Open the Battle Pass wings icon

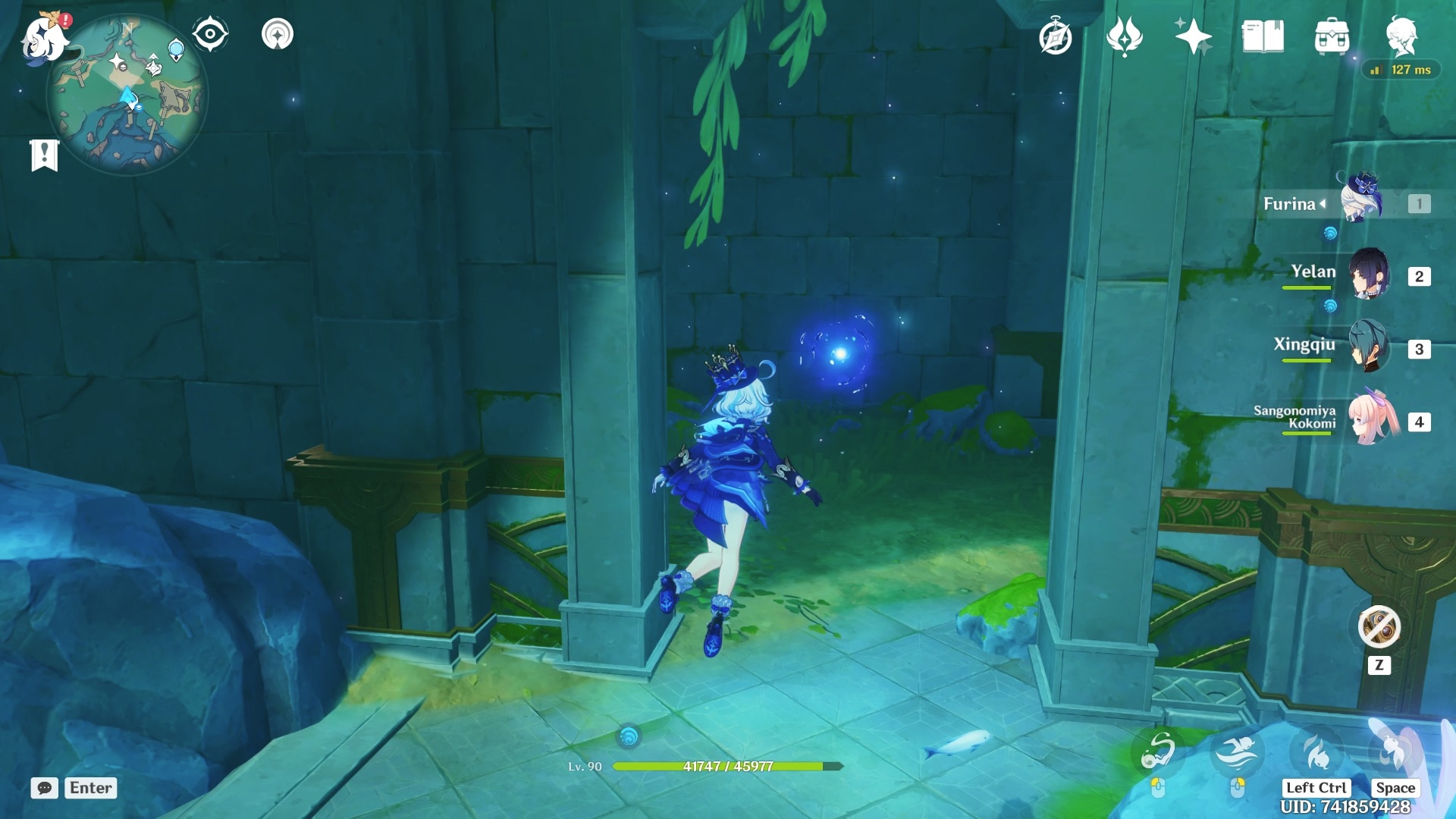tap(1125, 34)
